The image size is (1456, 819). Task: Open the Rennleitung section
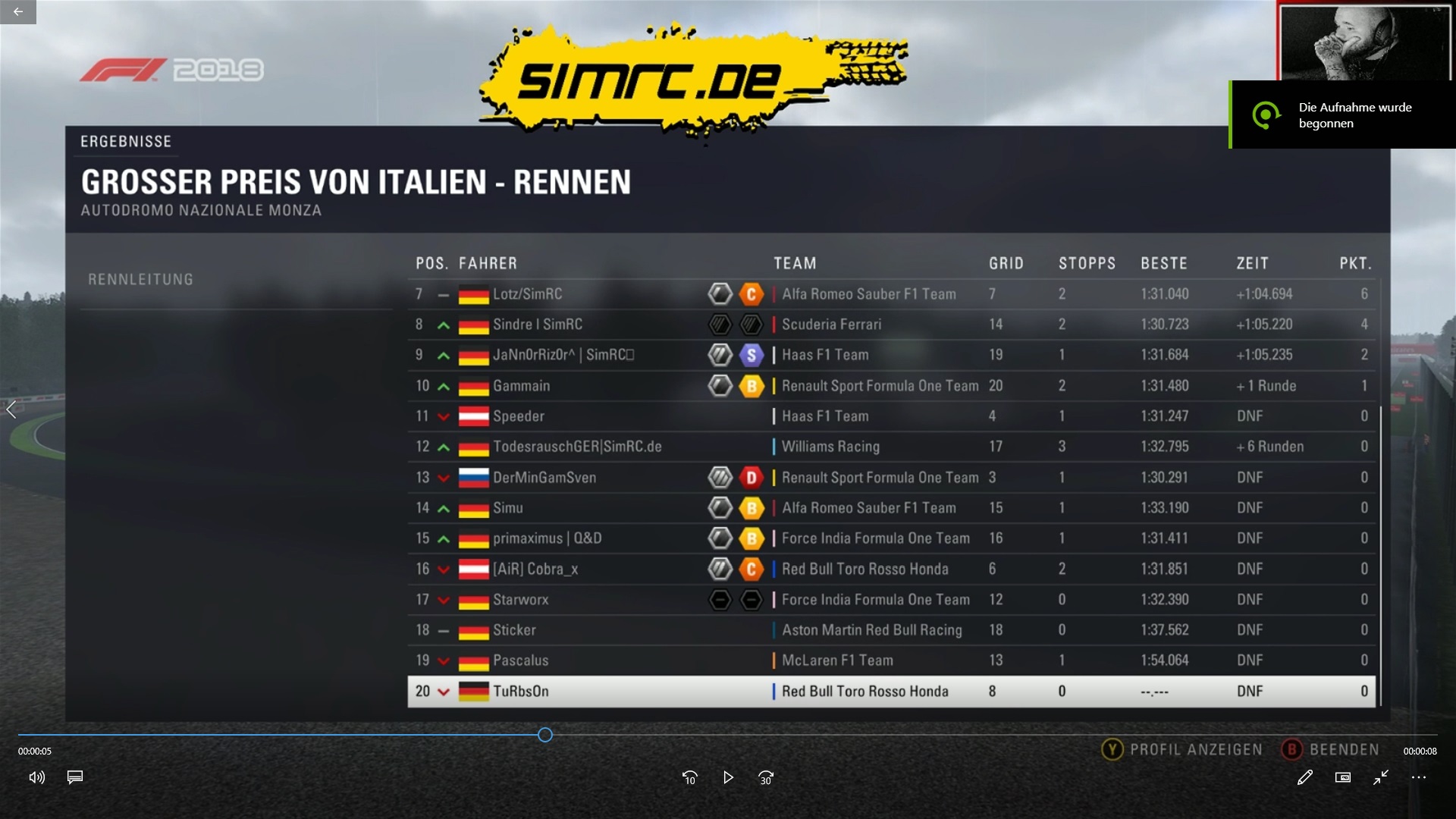coord(141,280)
